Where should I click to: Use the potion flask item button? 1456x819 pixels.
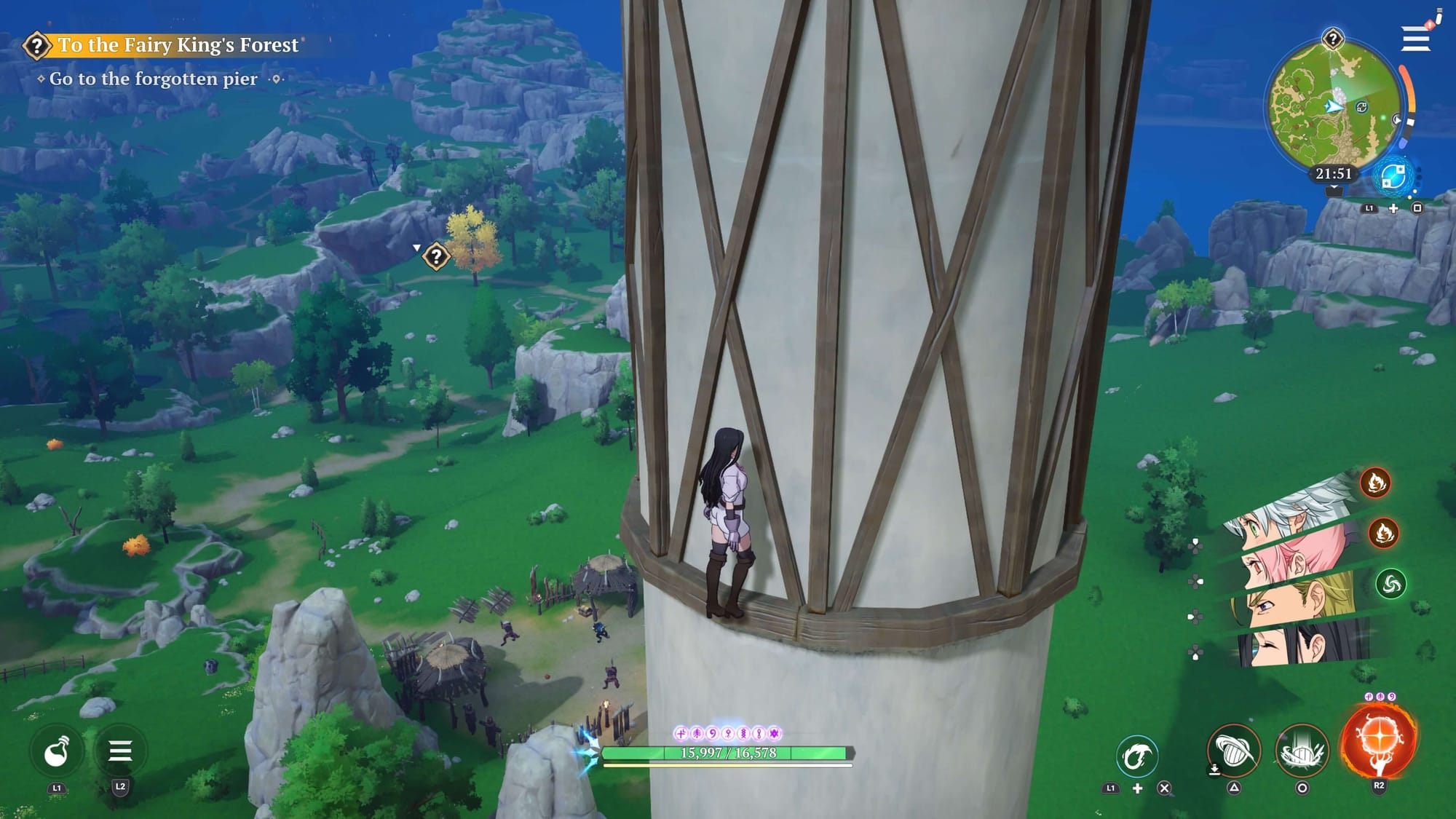click(x=57, y=752)
